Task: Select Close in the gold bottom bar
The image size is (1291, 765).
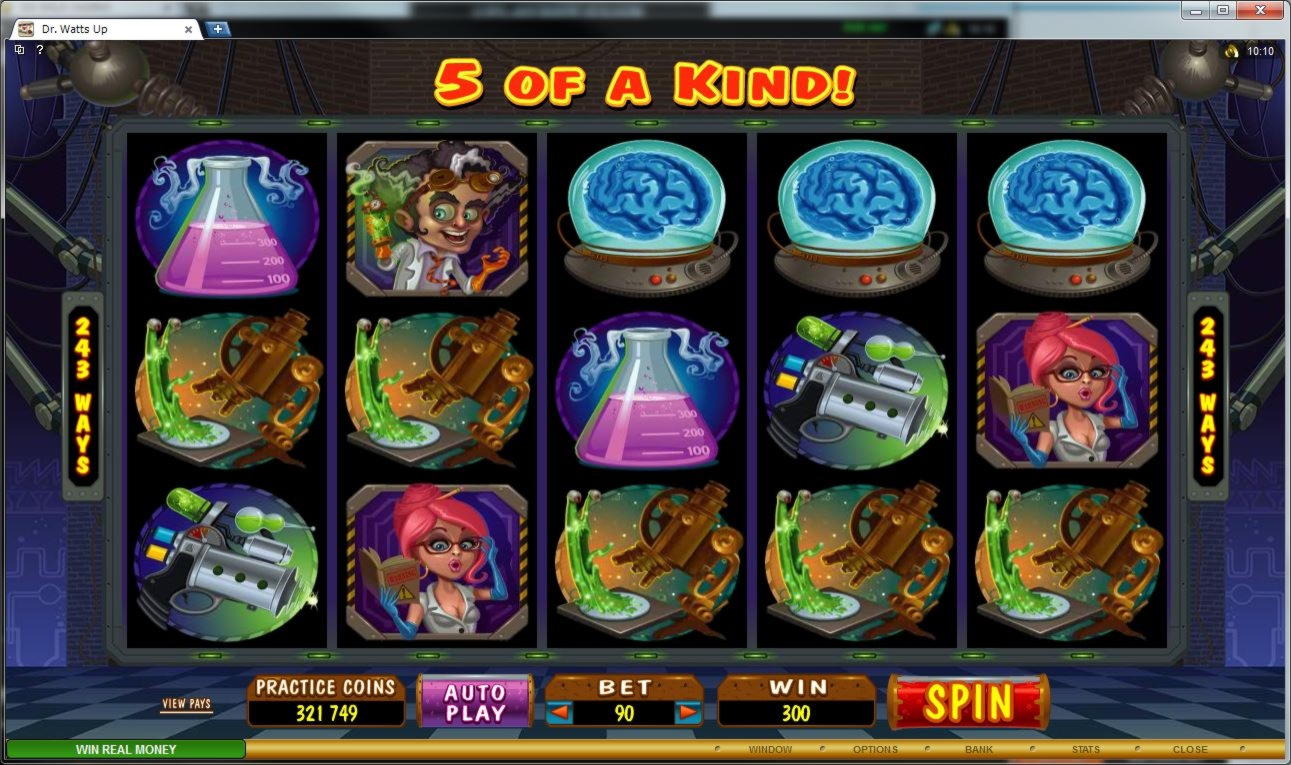Action: click(1189, 749)
